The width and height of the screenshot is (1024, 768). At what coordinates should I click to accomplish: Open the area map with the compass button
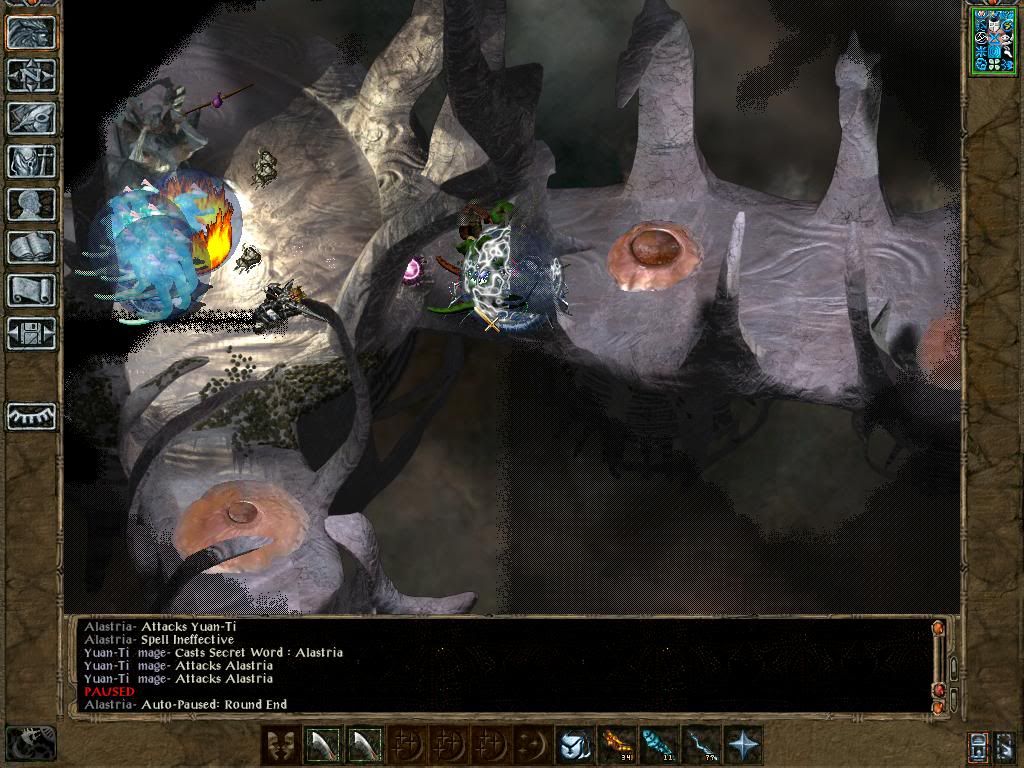[31, 76]
